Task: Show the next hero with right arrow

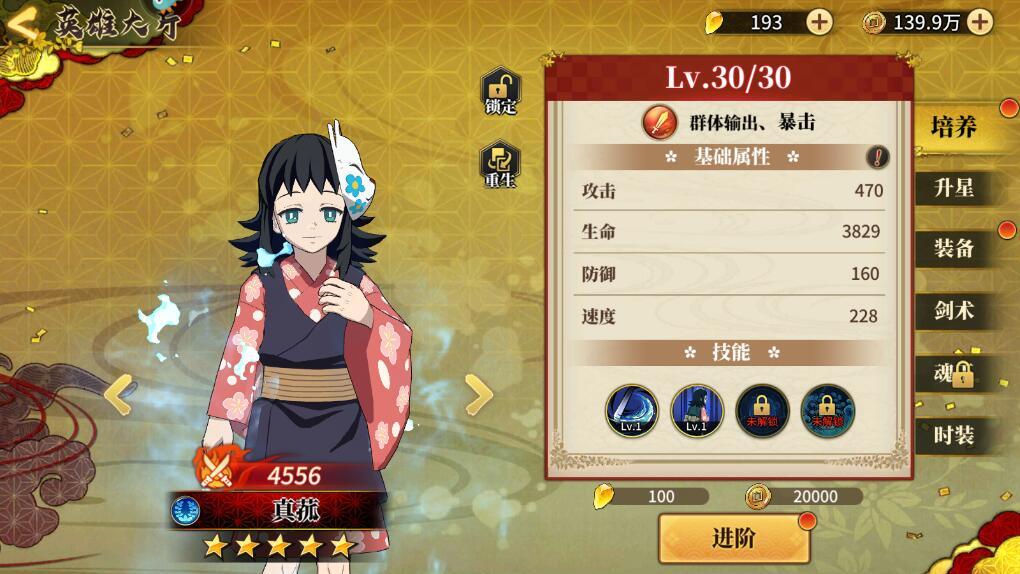Action: (479, 394)
